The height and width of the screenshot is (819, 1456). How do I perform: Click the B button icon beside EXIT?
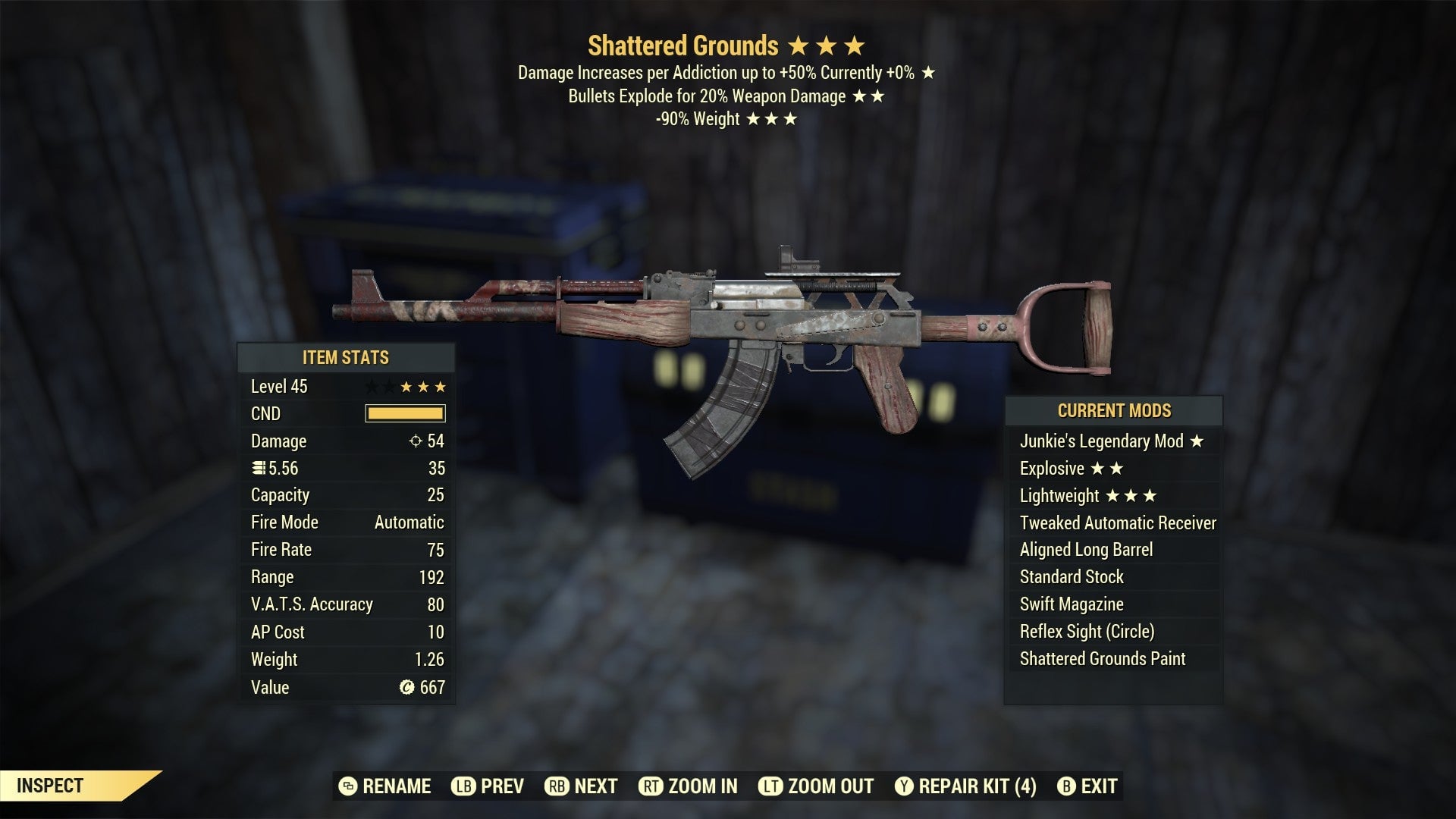(1065, 786)
